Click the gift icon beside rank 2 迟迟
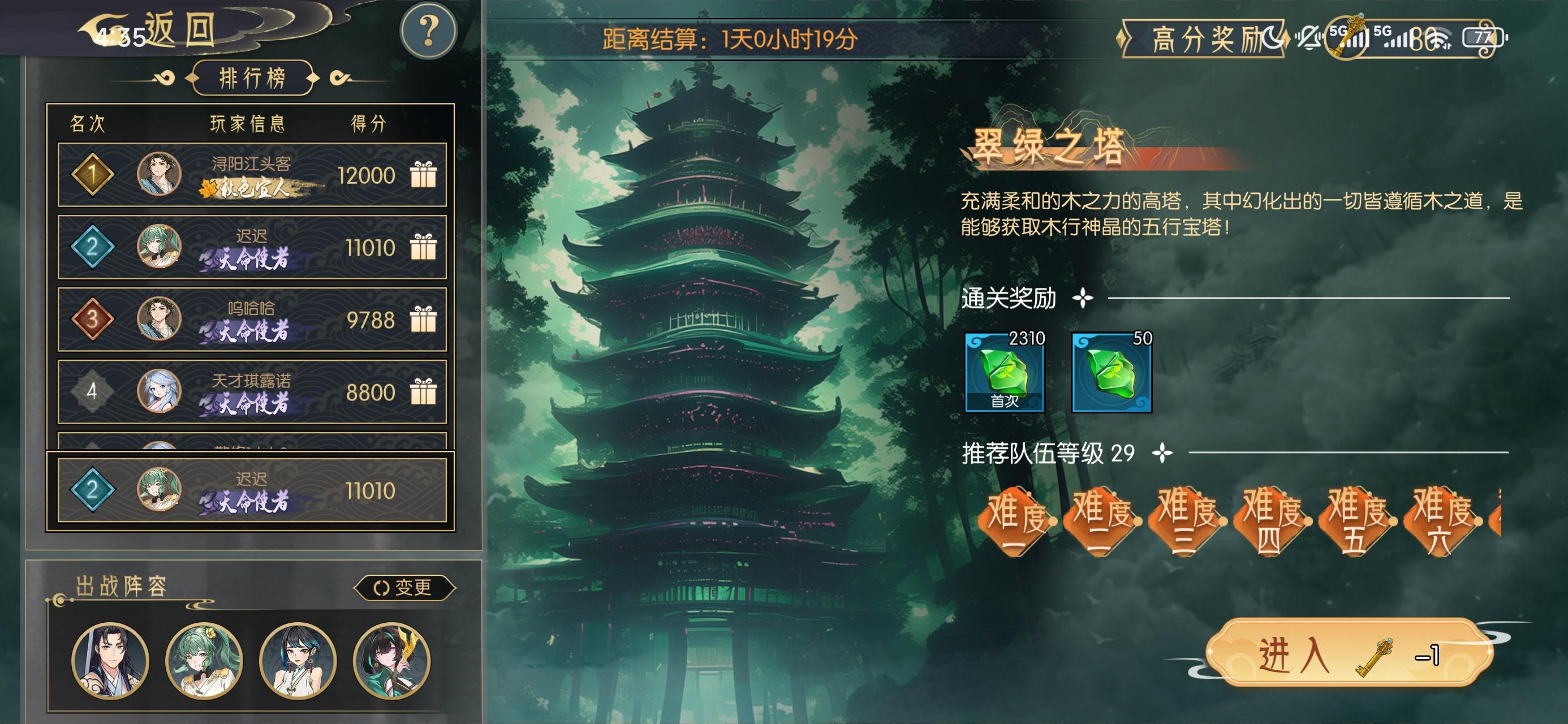The width and height of the screenshot is (1568, 724). [424, 247]
